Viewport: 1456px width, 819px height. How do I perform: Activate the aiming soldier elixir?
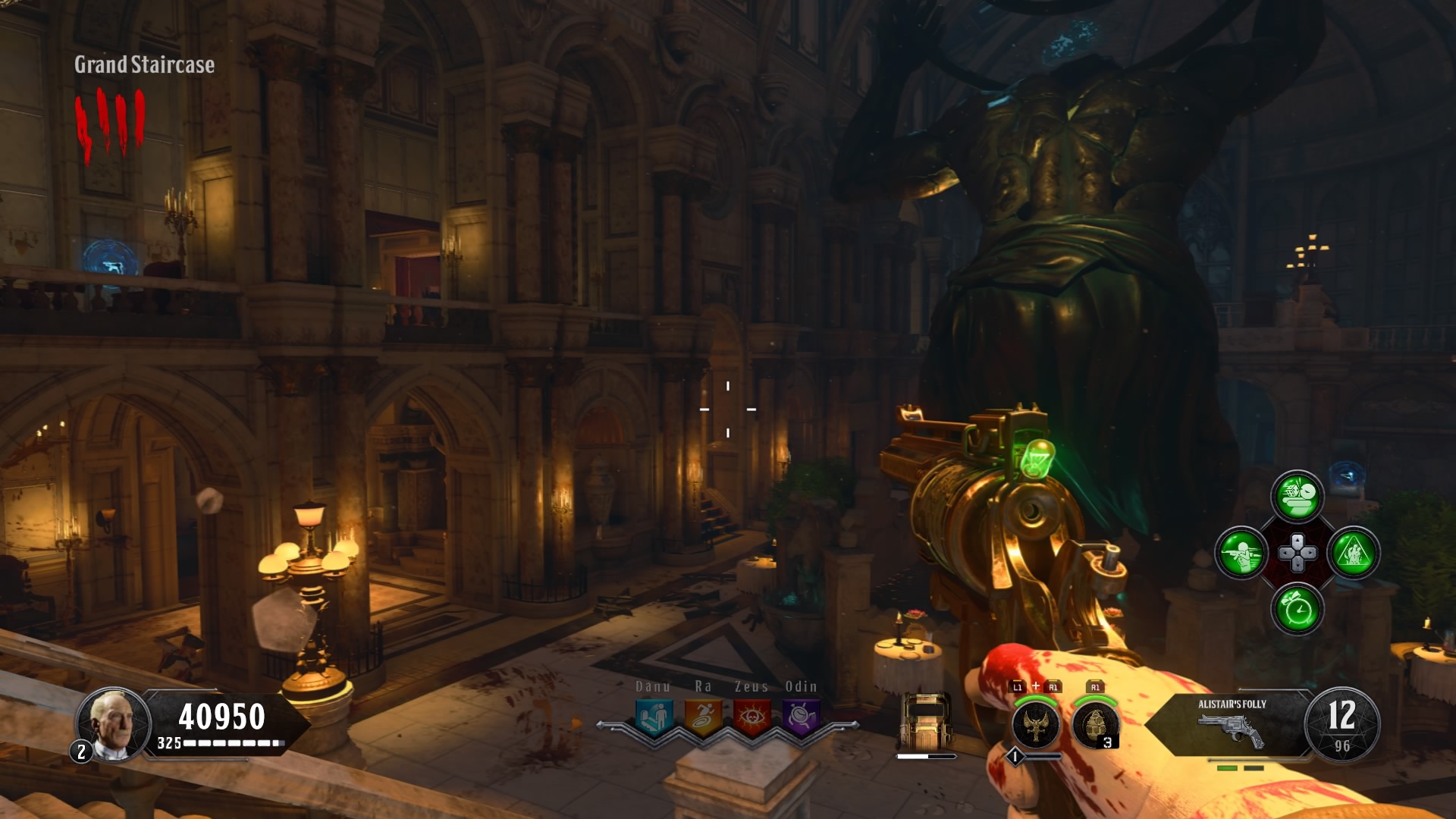click(1241, 553)
